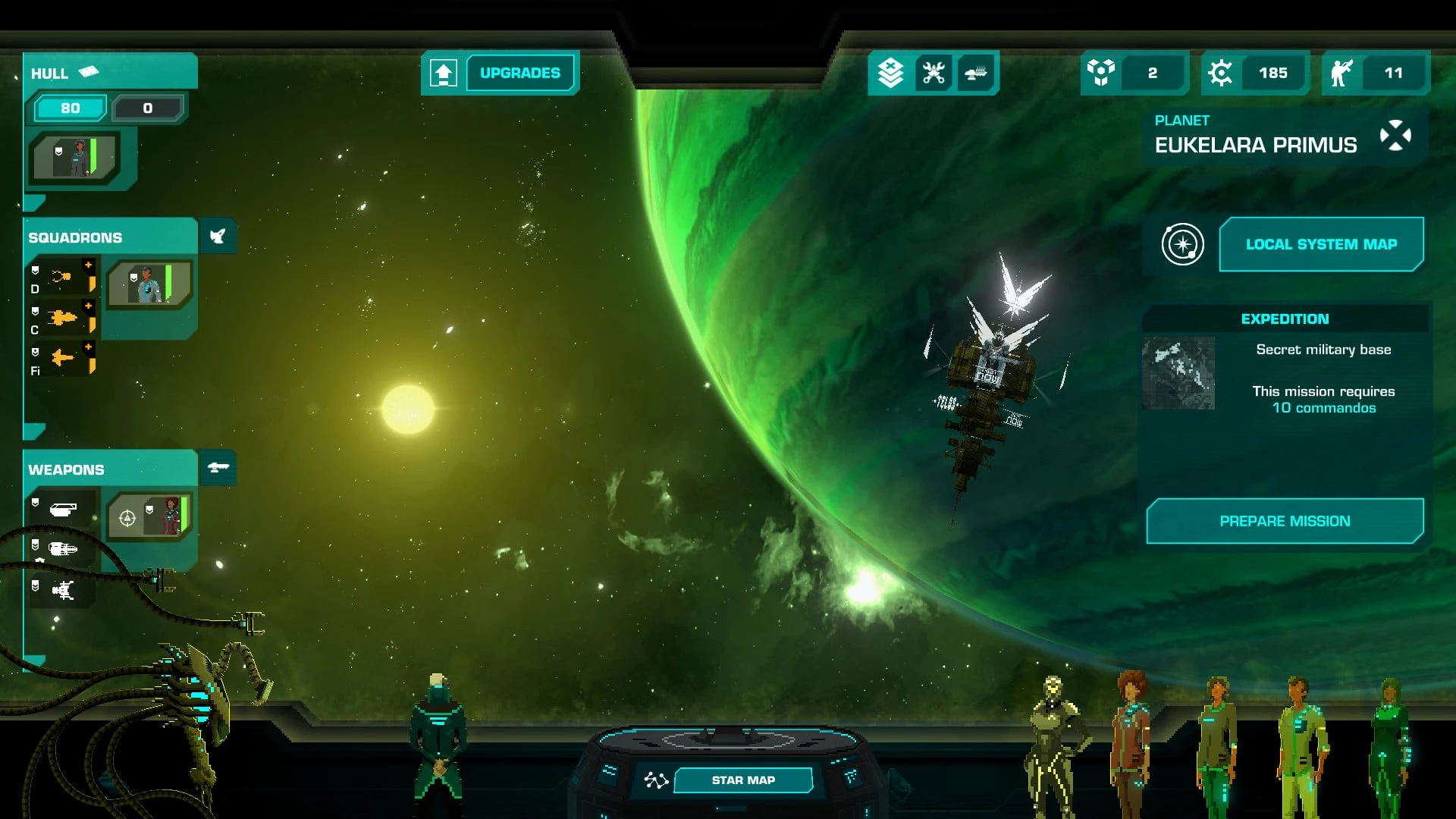This screenshot has height=819, width=1456.
Task: Open the Star Map
Action: click(742, 780)
